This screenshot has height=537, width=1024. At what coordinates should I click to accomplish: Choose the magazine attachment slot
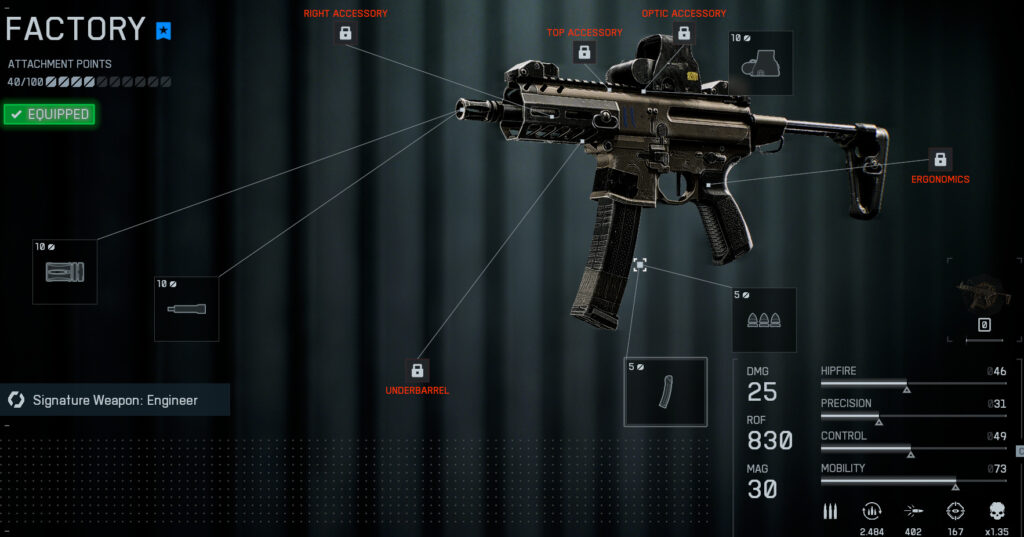(665, 392)
